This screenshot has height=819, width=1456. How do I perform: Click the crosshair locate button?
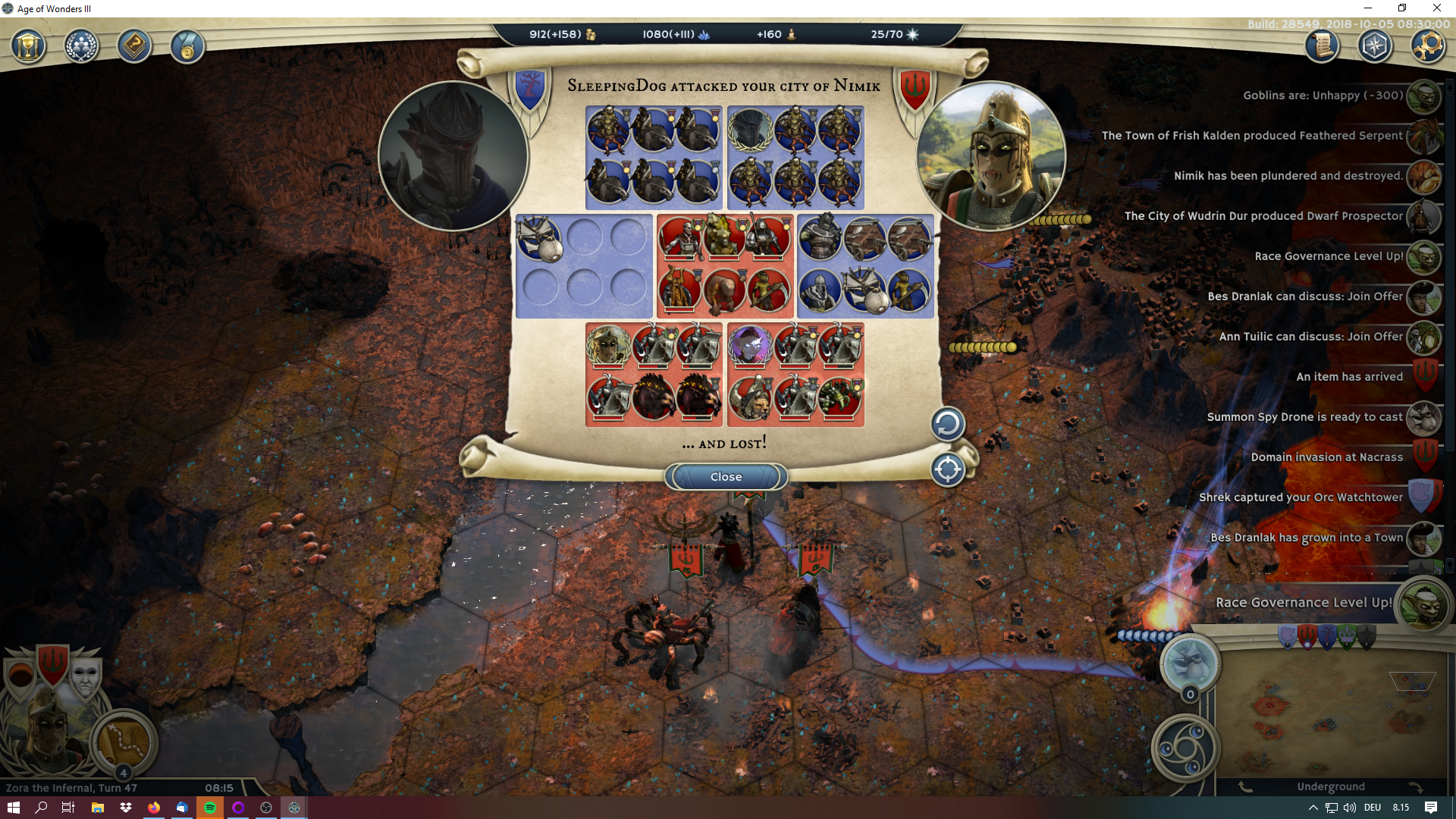(x=947, y=469)
